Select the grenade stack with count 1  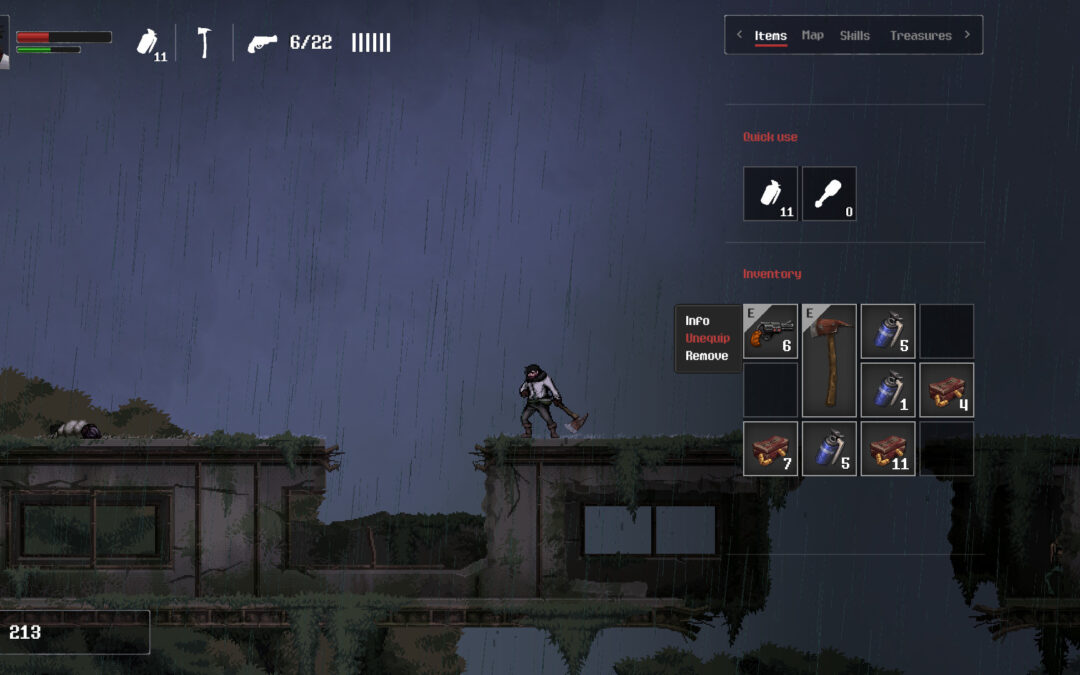click(x=888, y=389)
